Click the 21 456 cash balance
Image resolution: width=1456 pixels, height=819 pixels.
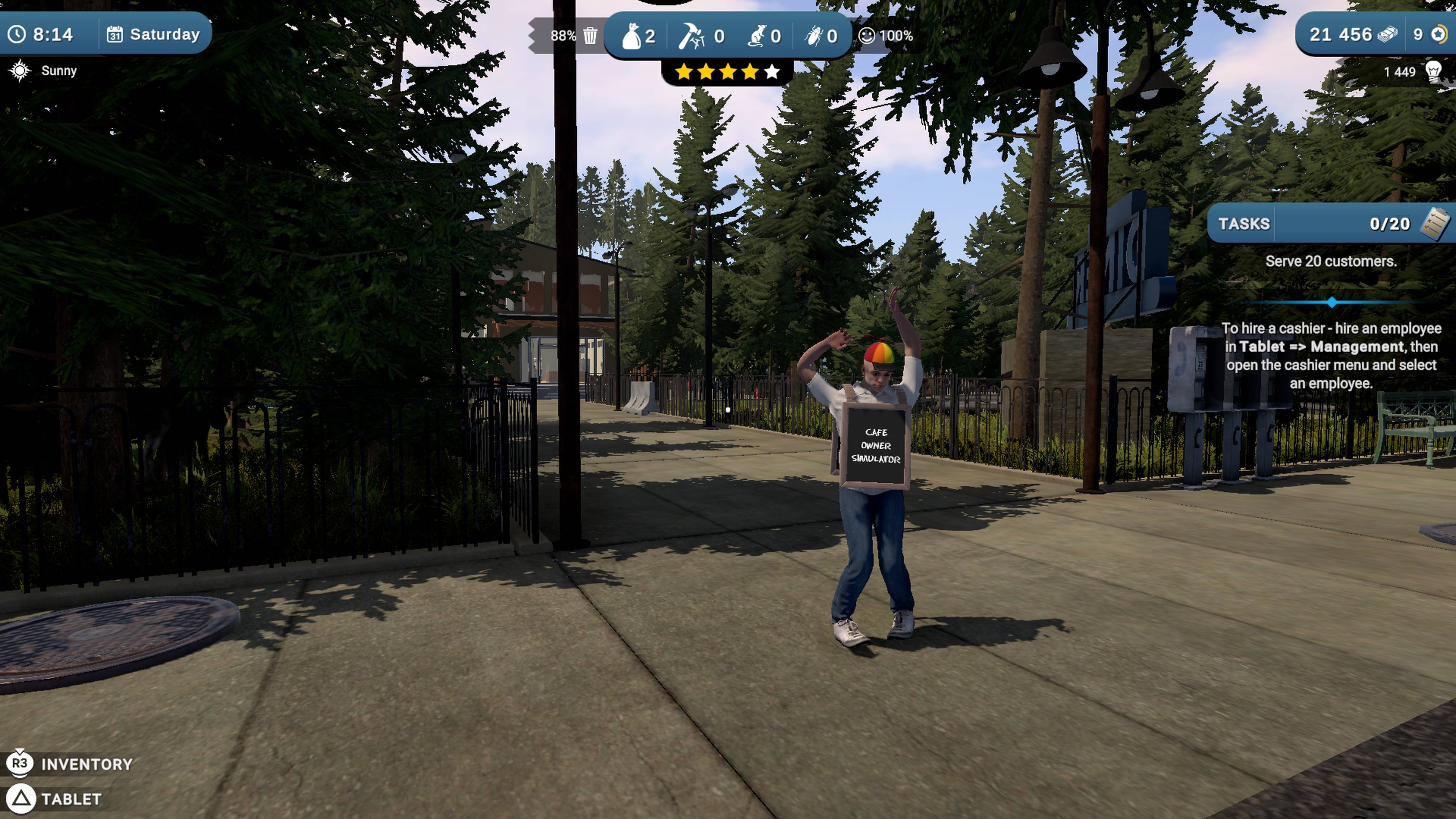coord(1342,34)
